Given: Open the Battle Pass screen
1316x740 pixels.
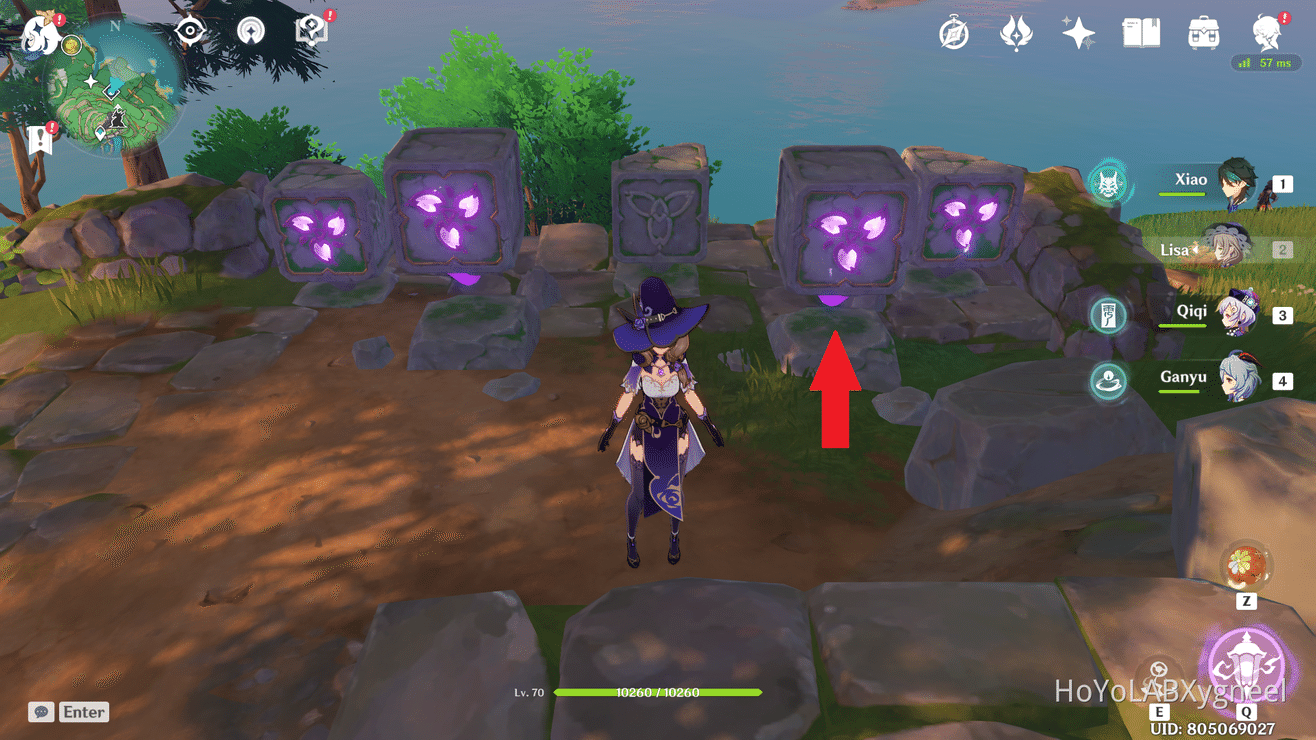Looking at the screenshot, I should point(1016,33).
